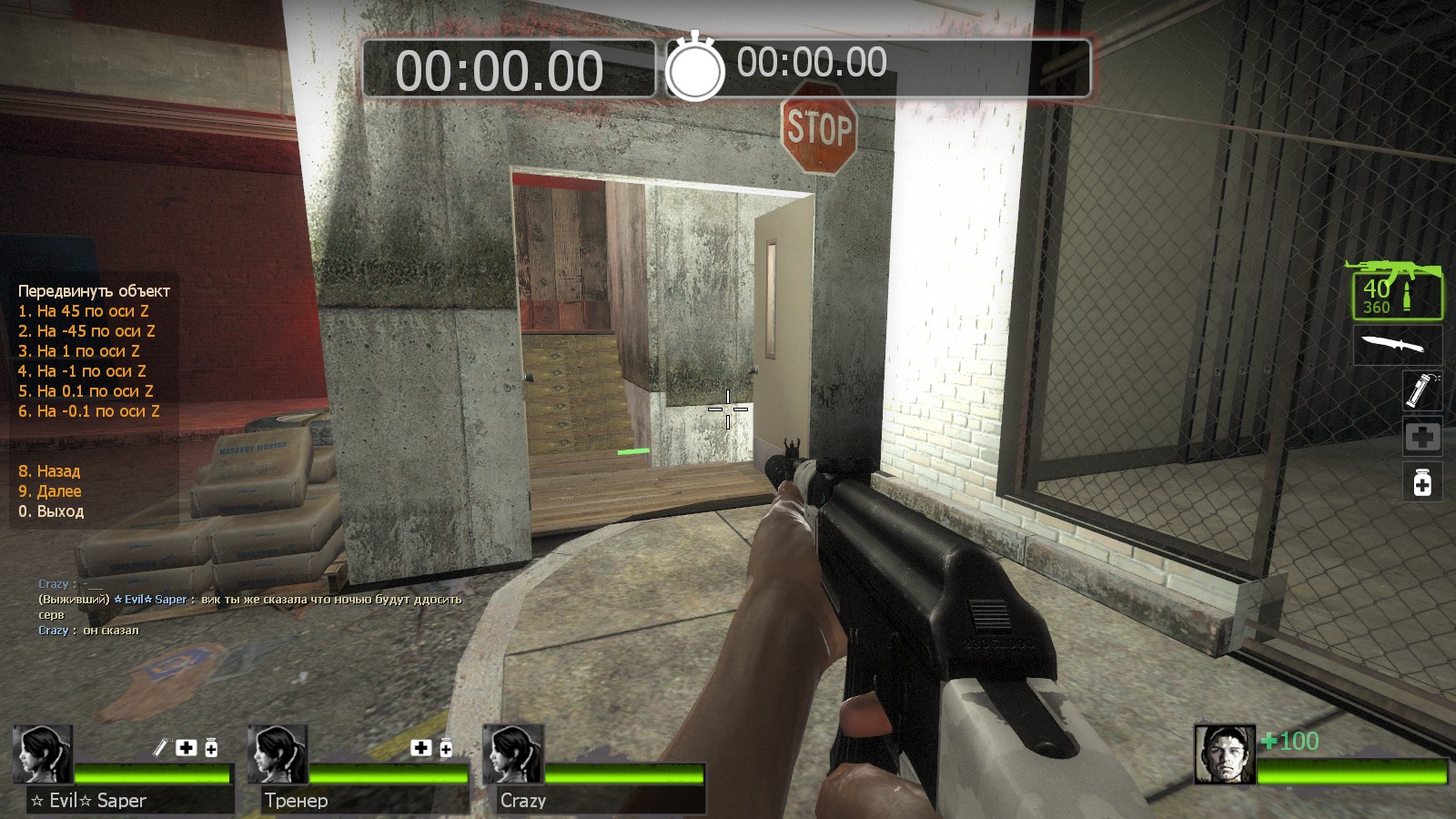Viewport: 1456px width, 819px height.
Task: Advance with the 'Далее' menu entry
Action: (x=50, y=491)
